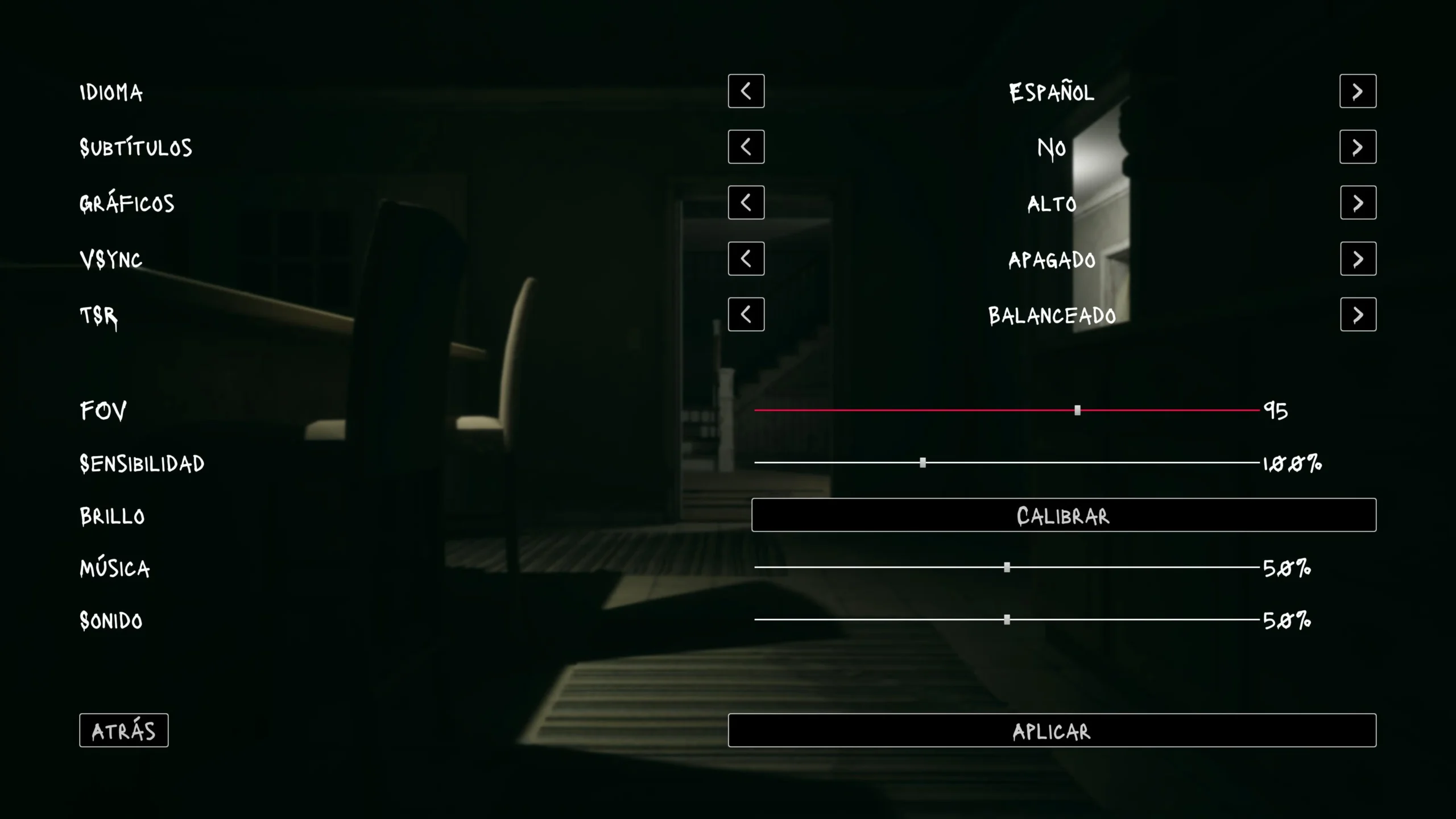Click the right arrow for Idioma
This screenshot has width=1456, height=819.
1358,91
